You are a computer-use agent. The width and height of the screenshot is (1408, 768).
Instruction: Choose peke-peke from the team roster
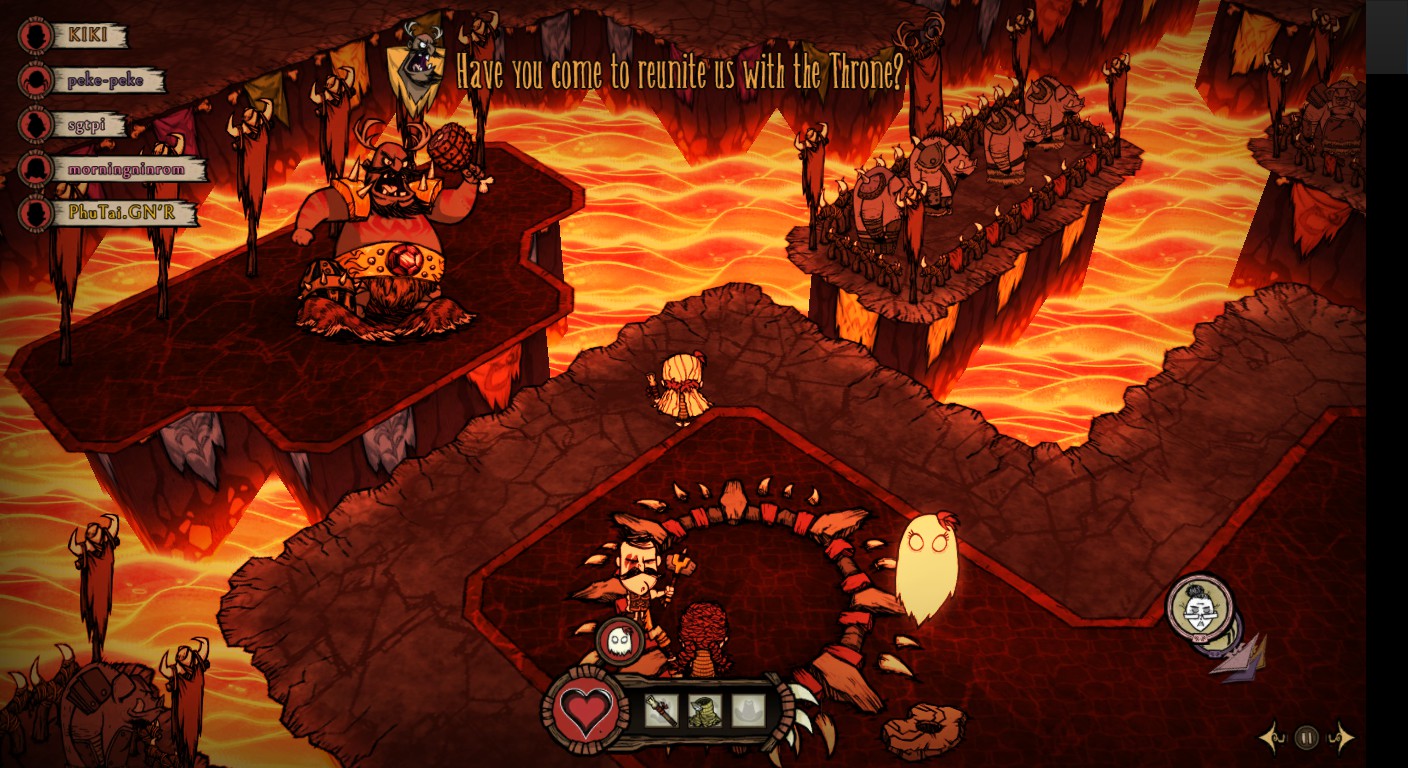[105, 80]
